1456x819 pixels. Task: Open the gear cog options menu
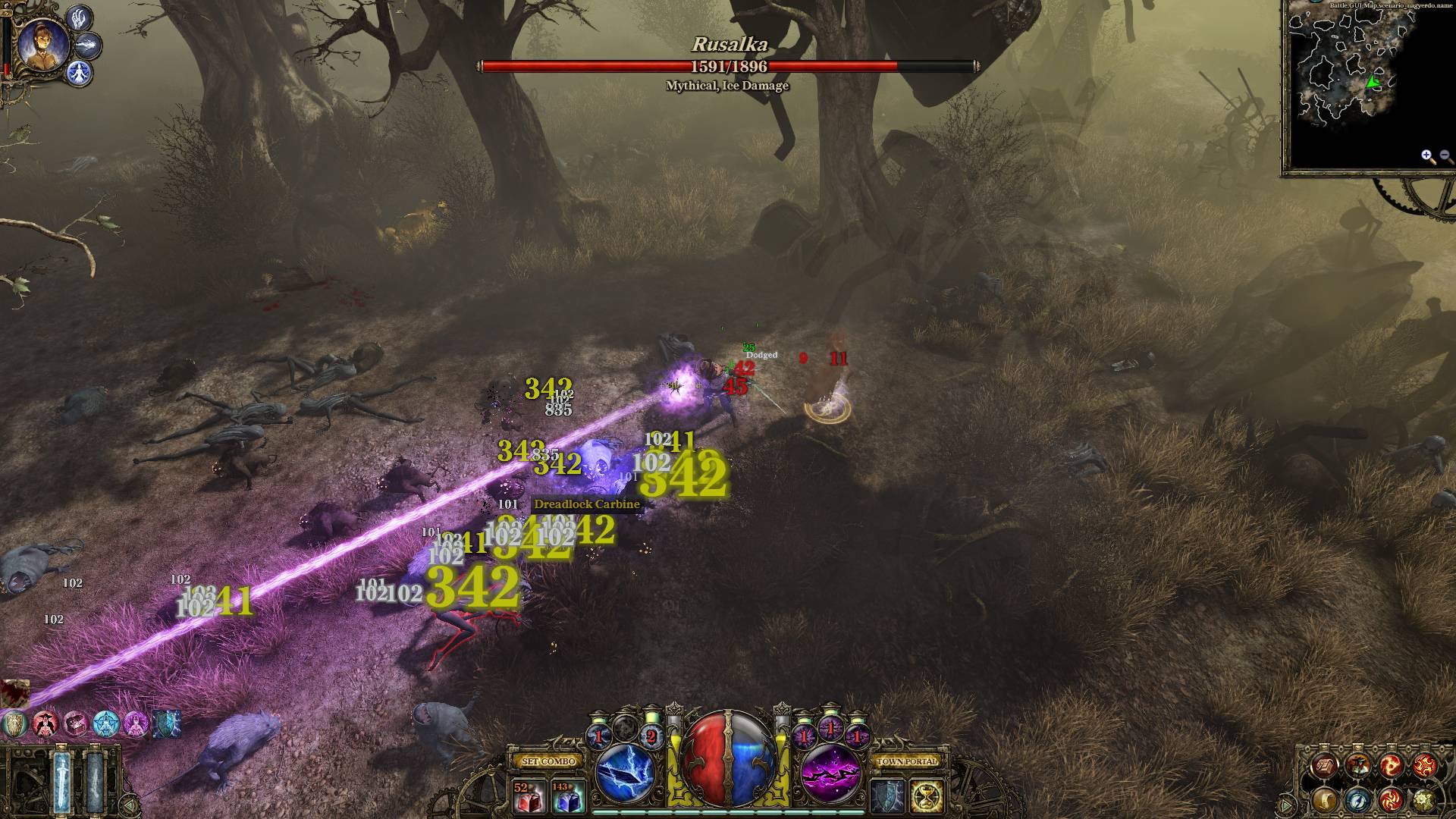point(1424,799)
